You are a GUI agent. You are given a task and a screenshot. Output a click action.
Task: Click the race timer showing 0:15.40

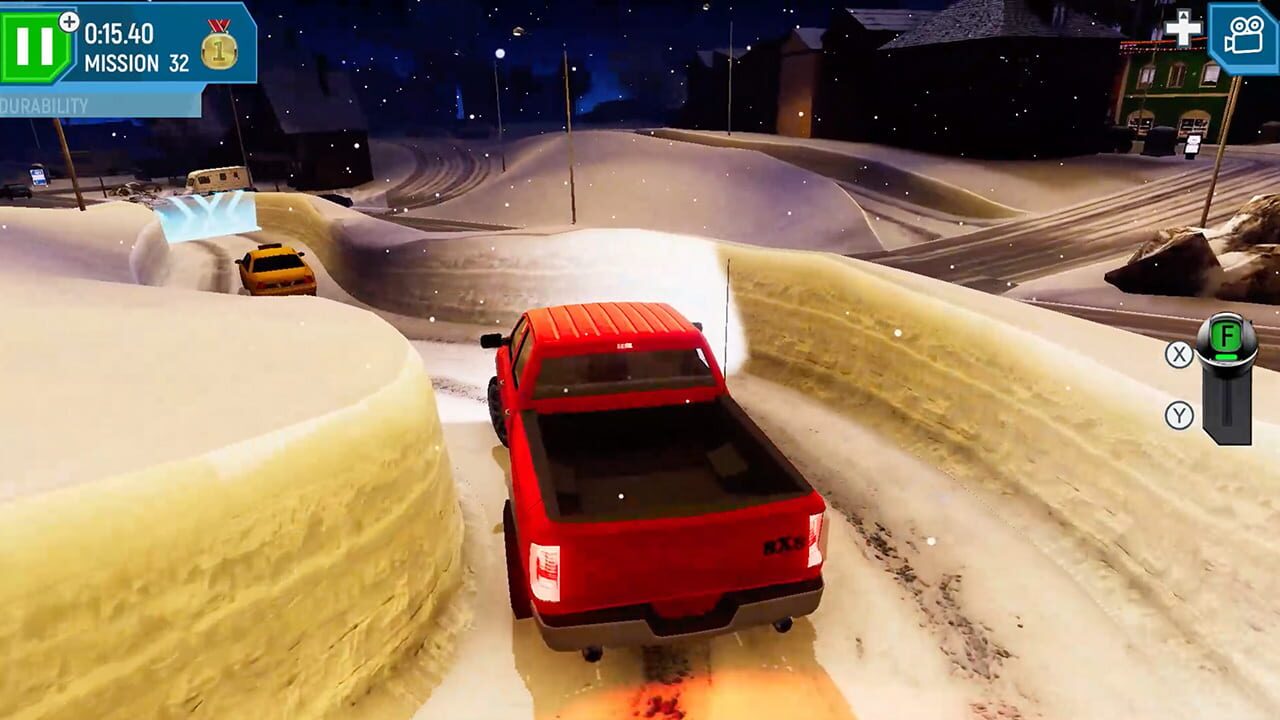[x=119, y=31]
